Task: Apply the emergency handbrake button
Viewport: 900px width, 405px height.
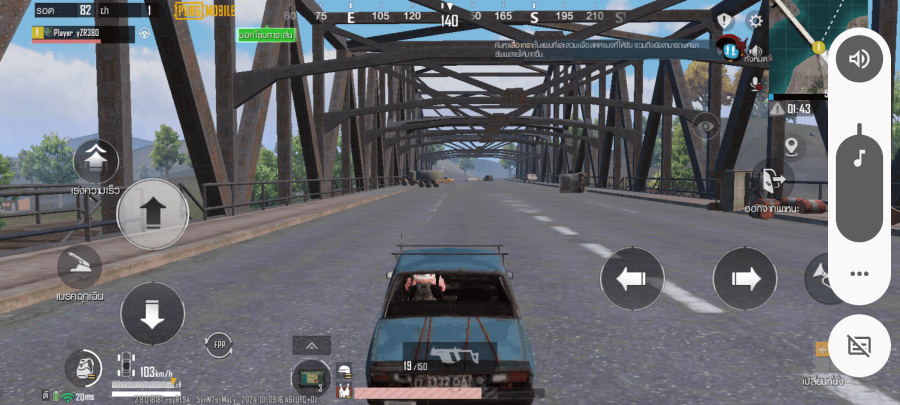Action: click(79, 268)
